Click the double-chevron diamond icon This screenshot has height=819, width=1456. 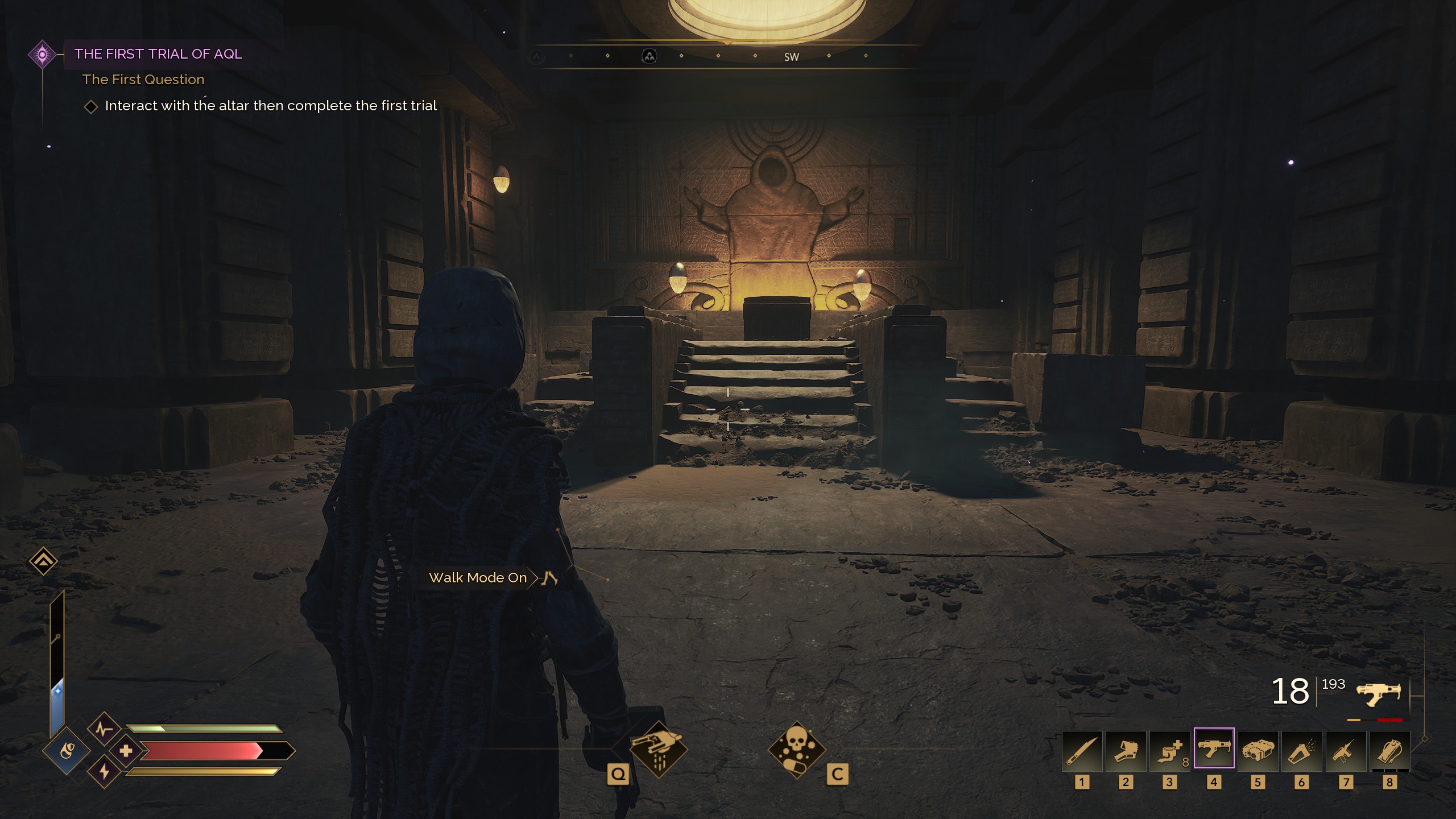(43, 562)
